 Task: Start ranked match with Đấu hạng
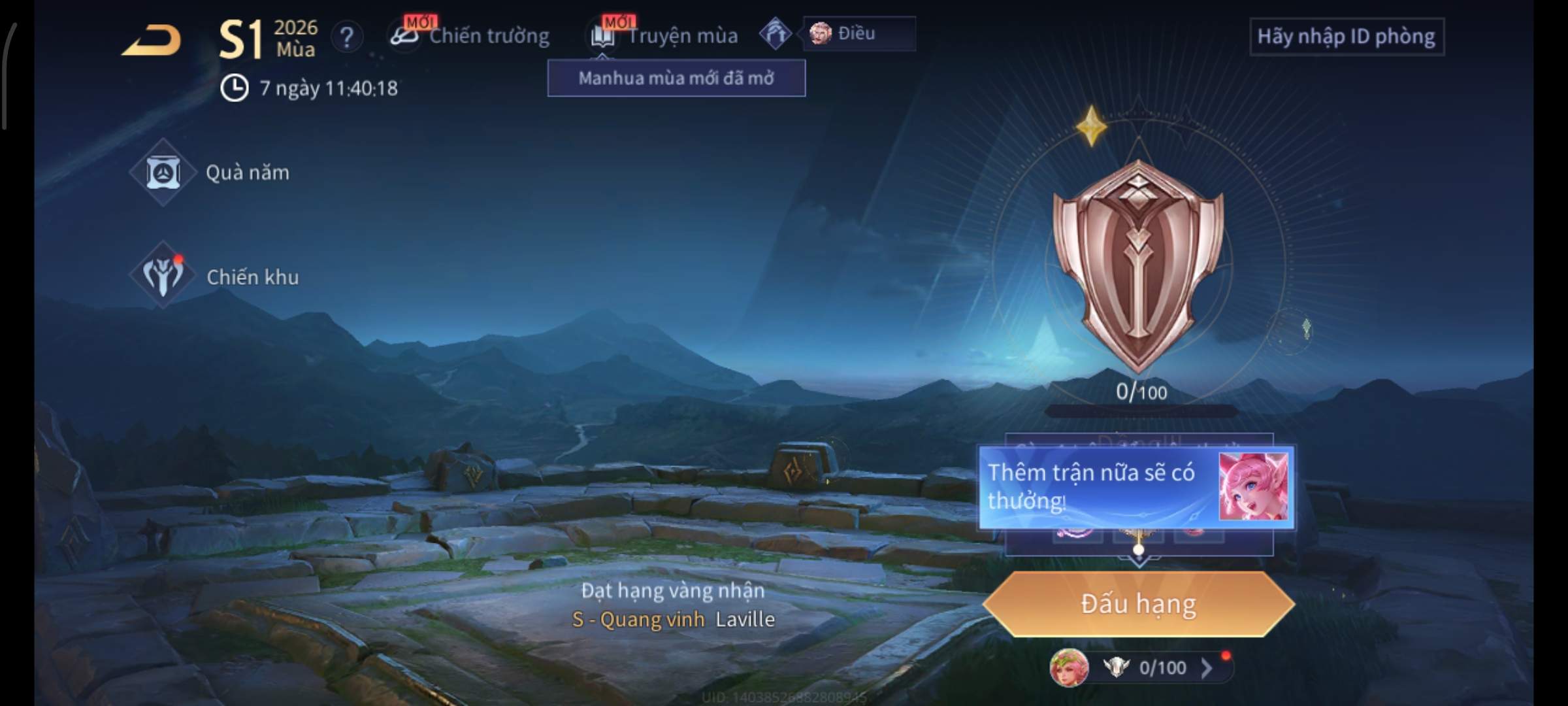(1138, 604)
